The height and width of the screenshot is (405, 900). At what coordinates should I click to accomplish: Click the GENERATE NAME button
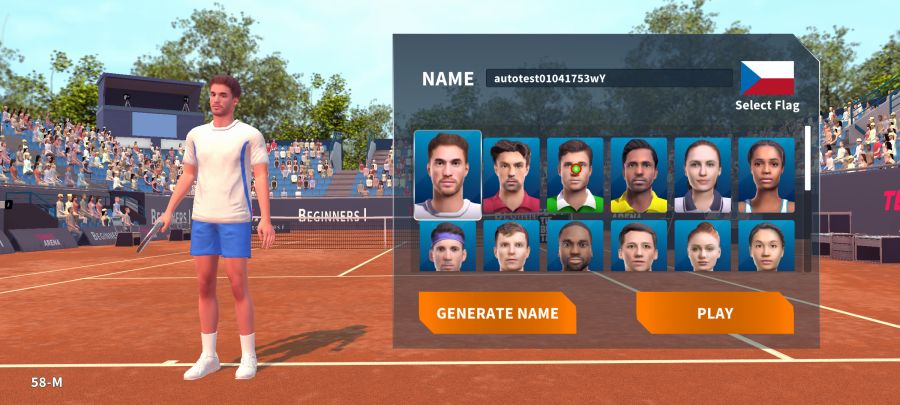tap(497, 313)
